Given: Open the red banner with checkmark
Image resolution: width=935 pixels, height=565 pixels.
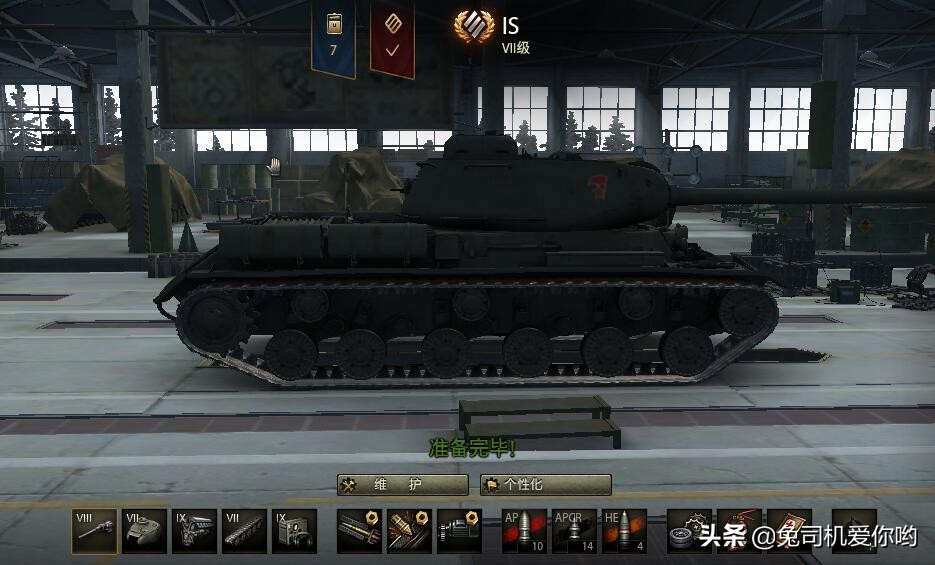Looking at the screenshot, I should (x=392, y=40).
